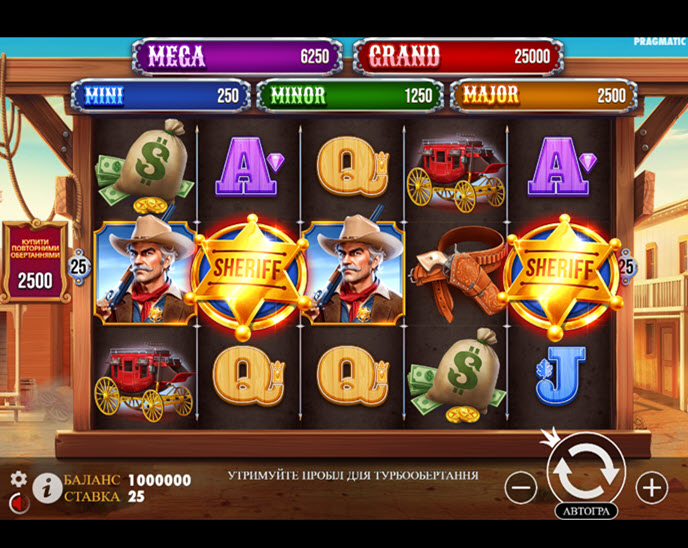The image size is (688, 548).
Task: Increase the bet with the plus button
Action: (651, 488)
